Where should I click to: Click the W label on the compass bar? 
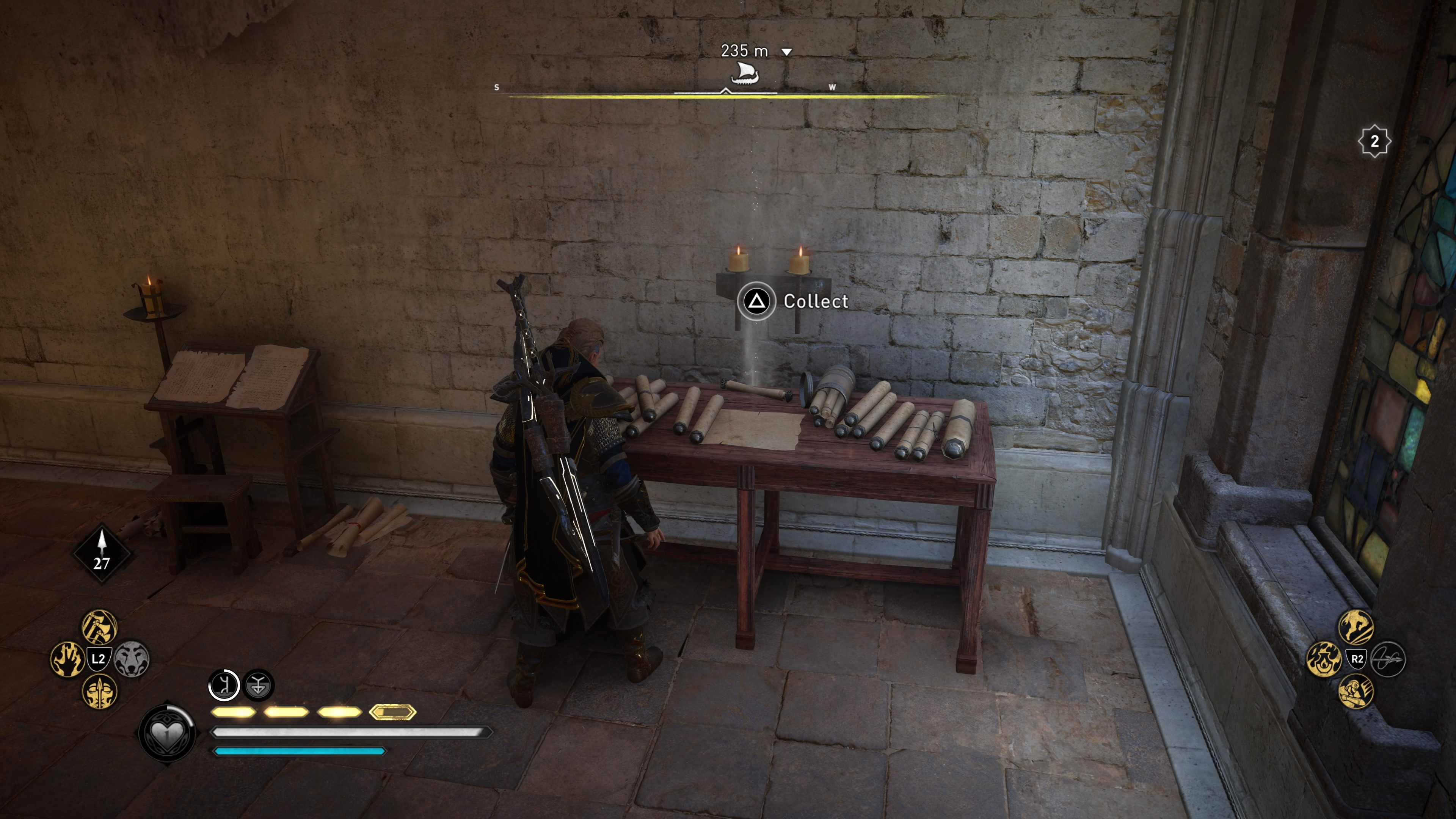pos(833,88)
